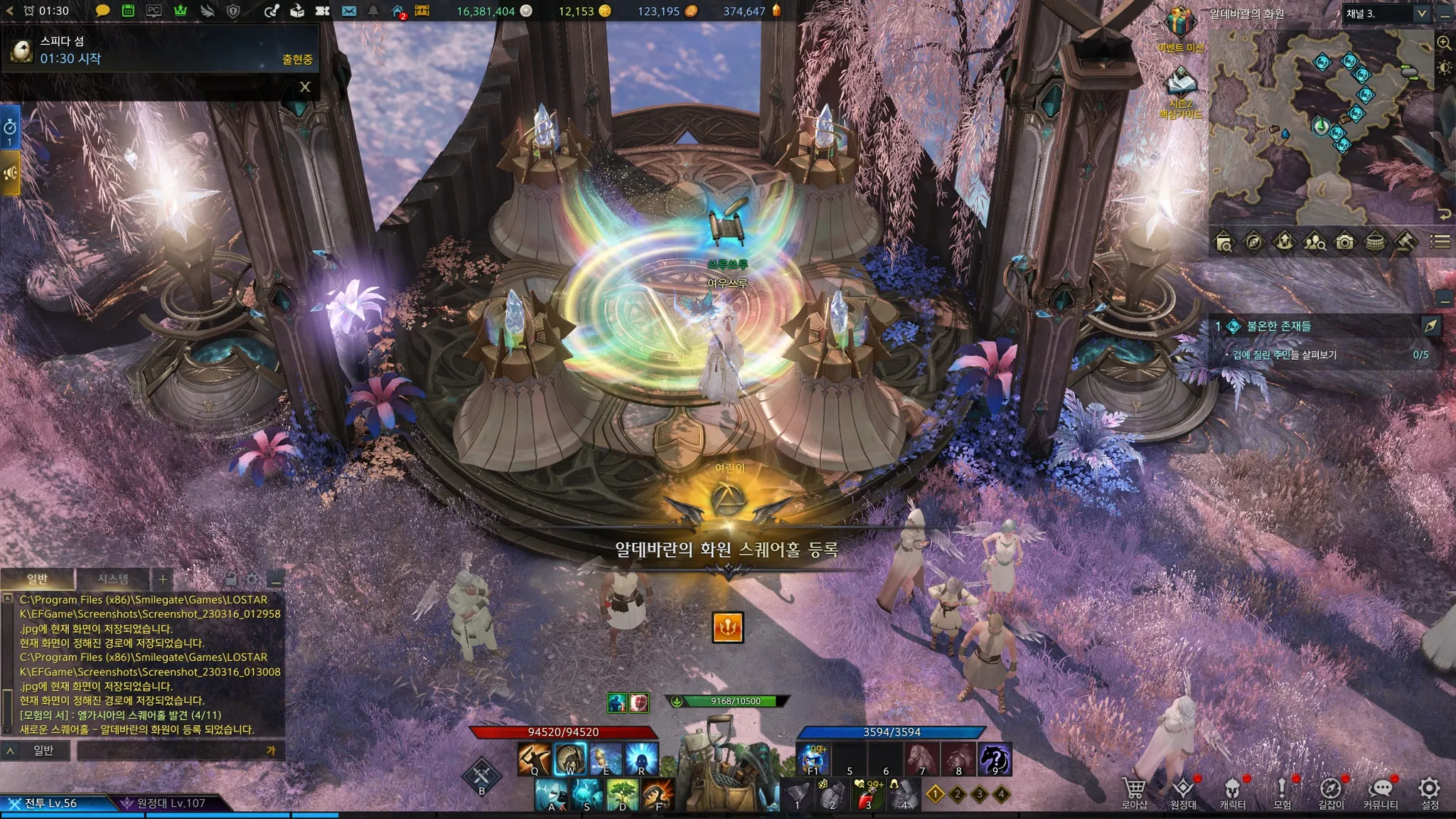Open the 캐릭터 character menu
The height and width of the screenshot is (819, 1456).
point(1233,791)
